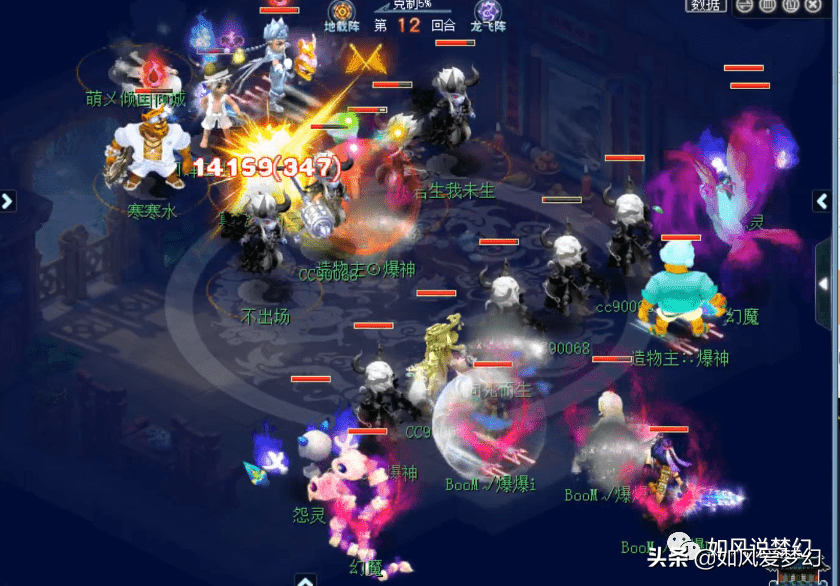Open the 数据 battle data panel
The height and width of the screenshot is (586, 840).
[706, 5]
